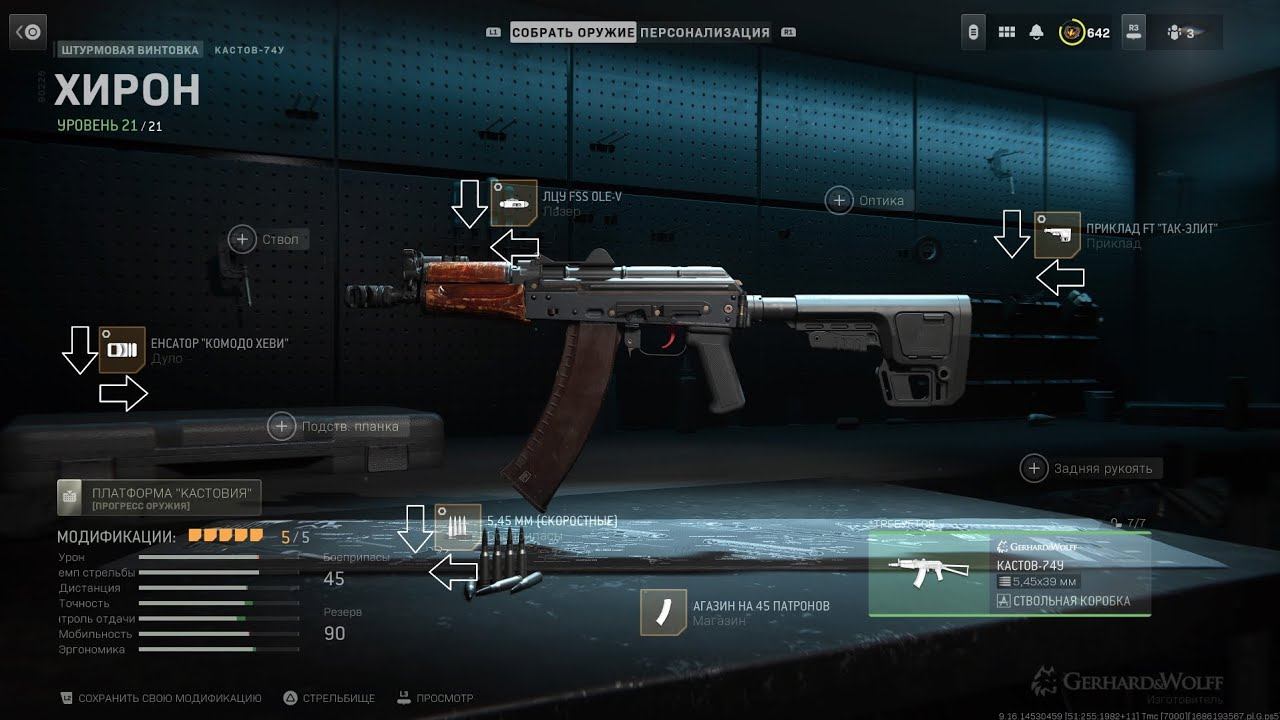
Task: Add an attachment to Подств. планка slot
Action: pos(282,426)
